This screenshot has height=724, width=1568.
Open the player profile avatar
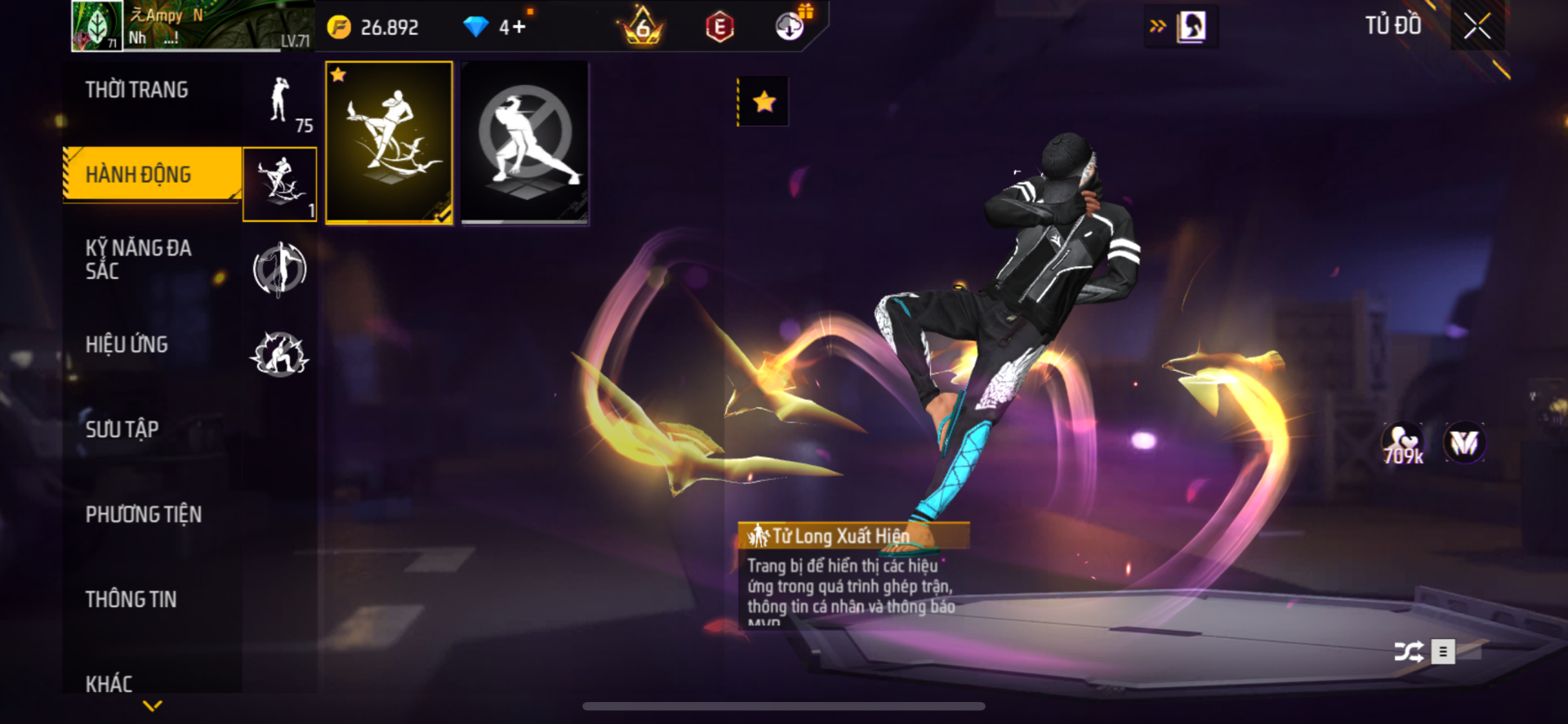(97, 26)
